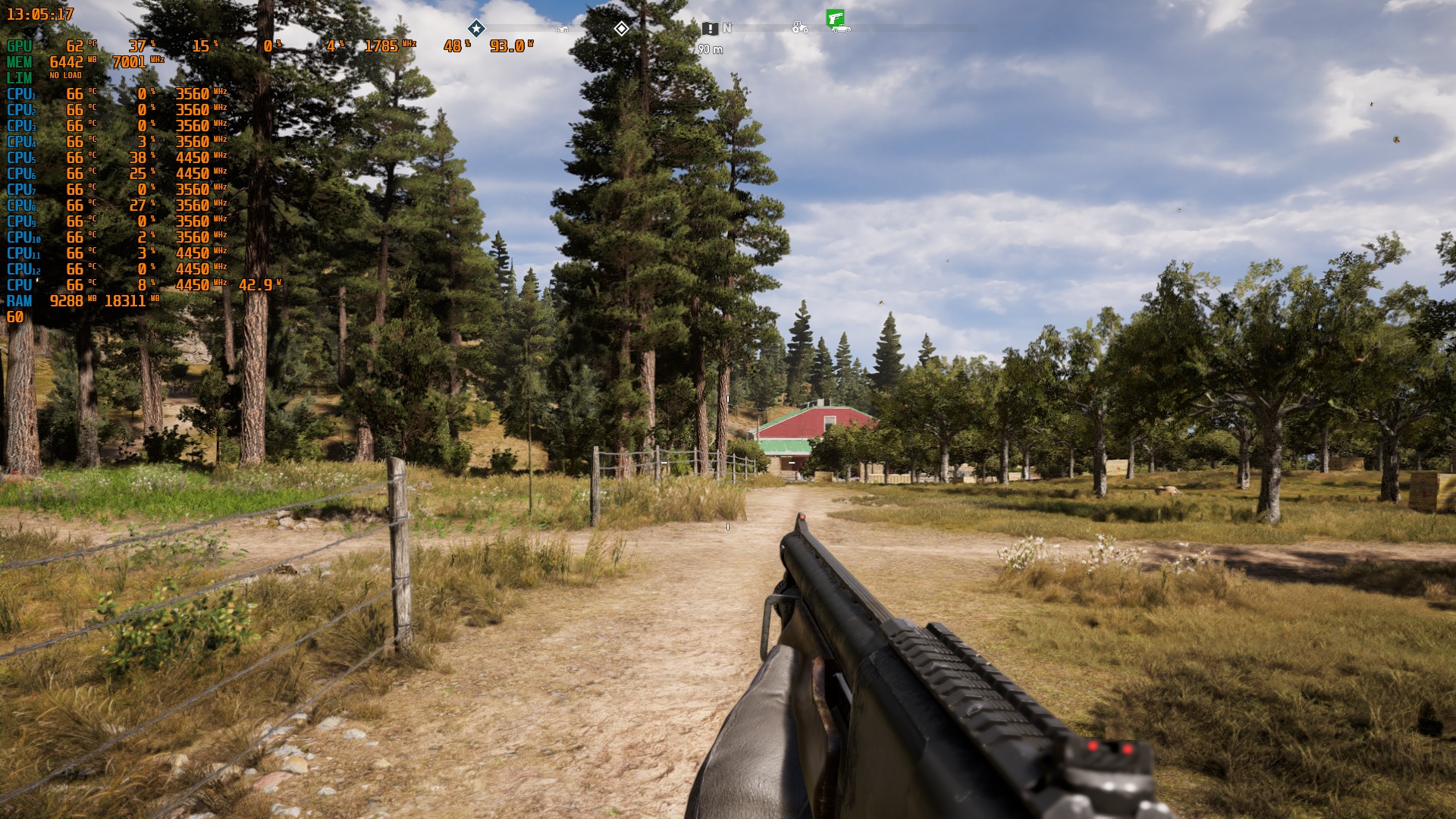Click the 7001 MHz memory clock value
Image resolution: width=1456 pixels, height=819 pixels.
[x=129, y=61]
